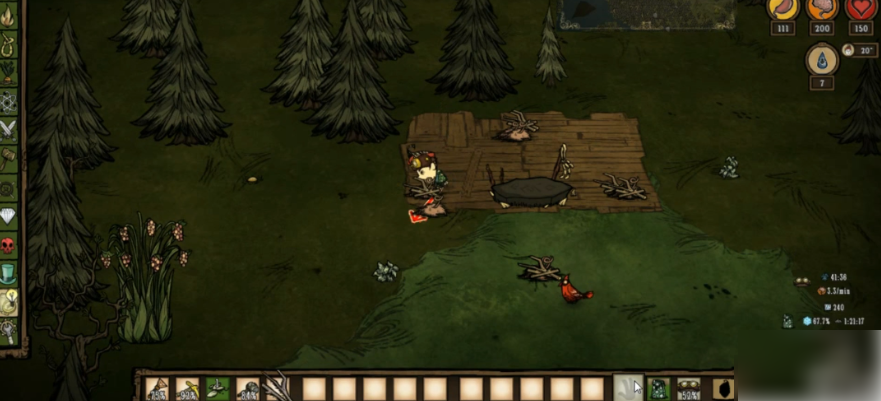Click the health heart meter icon
This screenshot has height=401, width=881.
[x=860, y=7]
